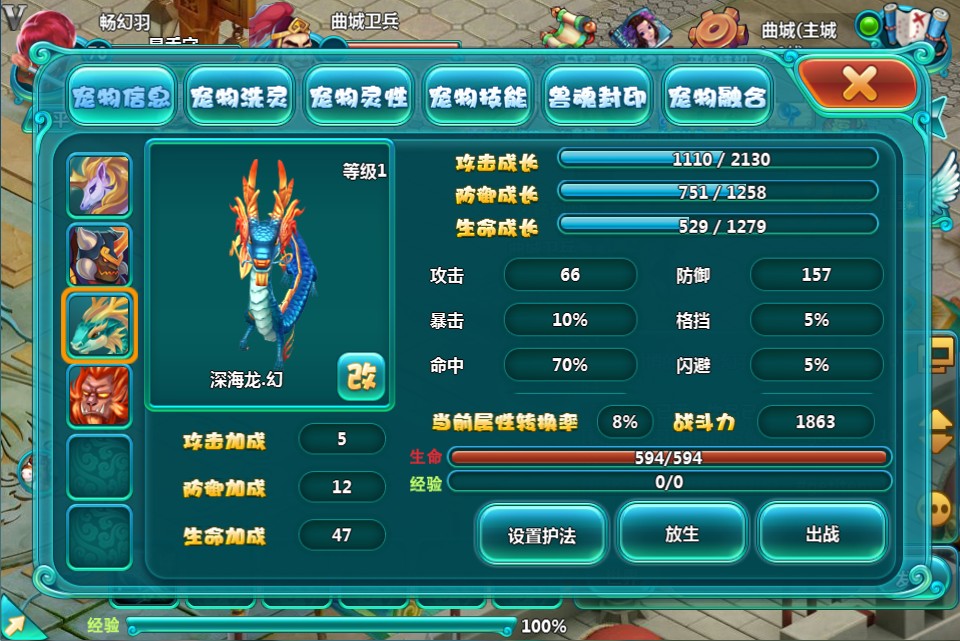The height and width of the screenshot is (641, 960).
Task: Open the 兽魂封印 tab
Action: tap(597, 98)
